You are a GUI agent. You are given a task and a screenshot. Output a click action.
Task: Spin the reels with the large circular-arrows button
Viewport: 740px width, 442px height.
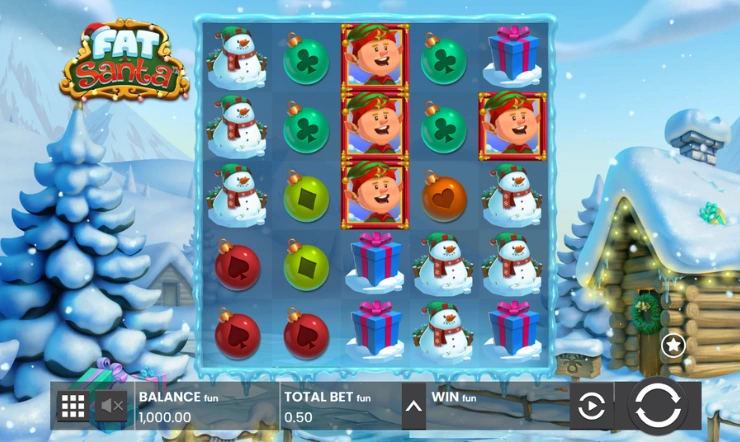(657, 405)
